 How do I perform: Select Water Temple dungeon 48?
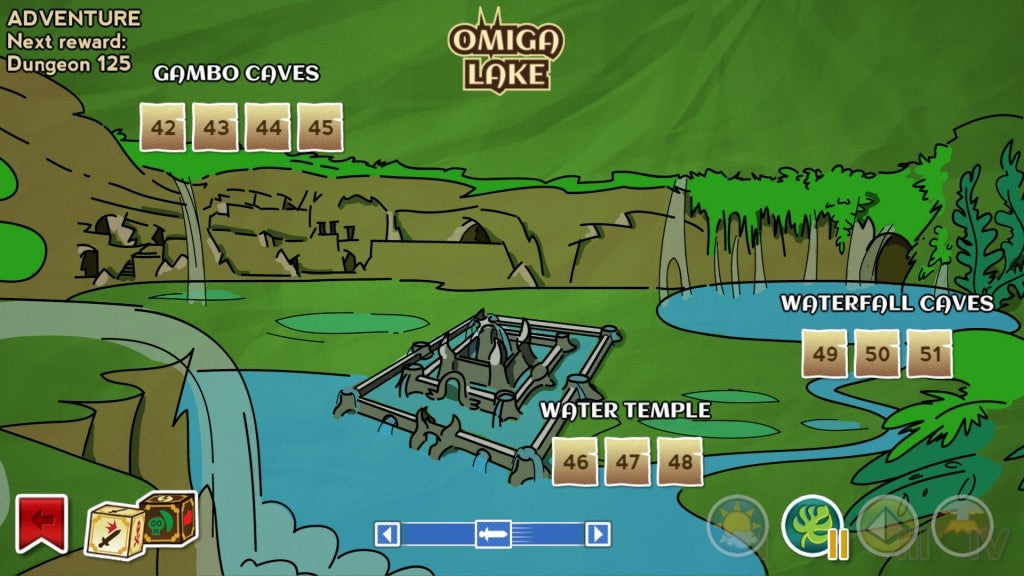click(680, 462)
